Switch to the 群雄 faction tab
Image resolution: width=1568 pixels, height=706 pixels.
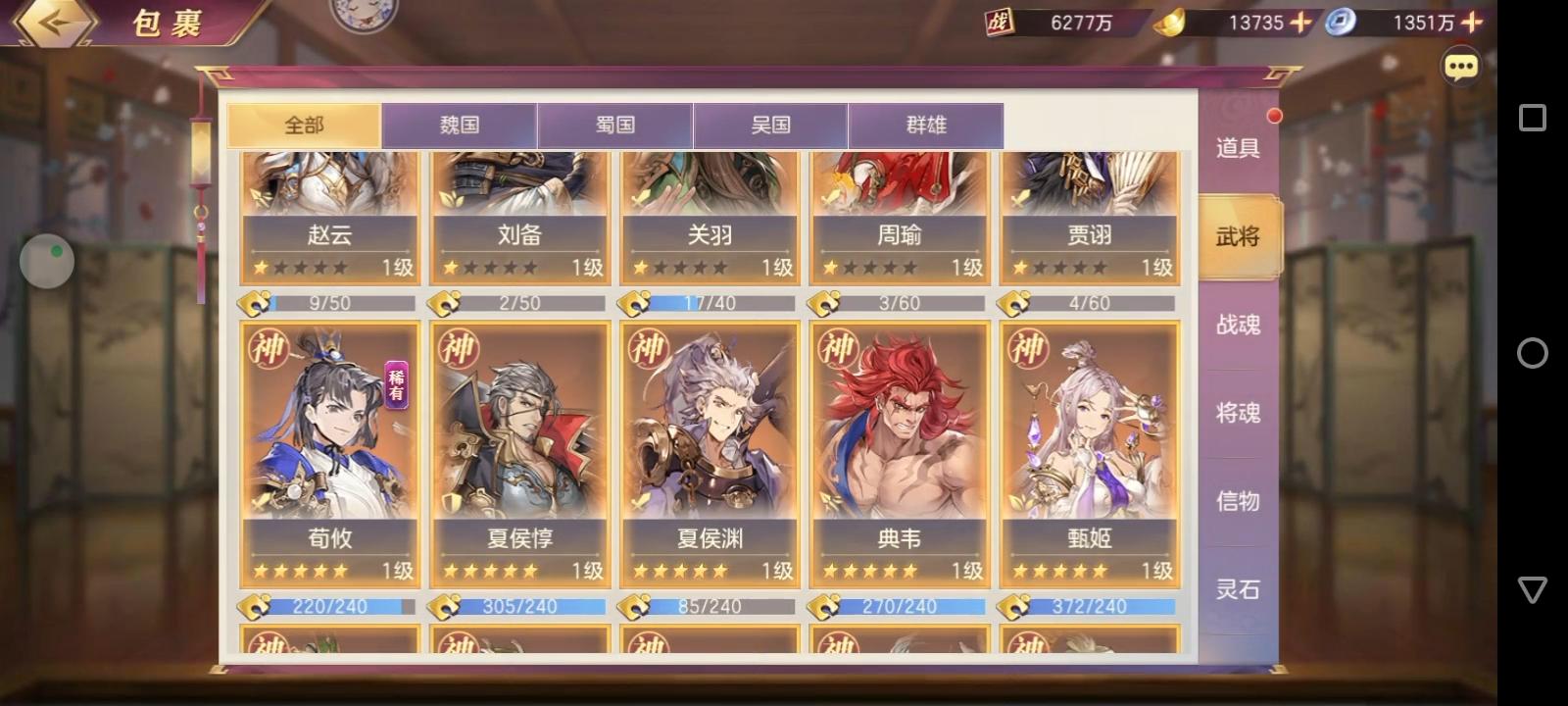pos(927,125)
